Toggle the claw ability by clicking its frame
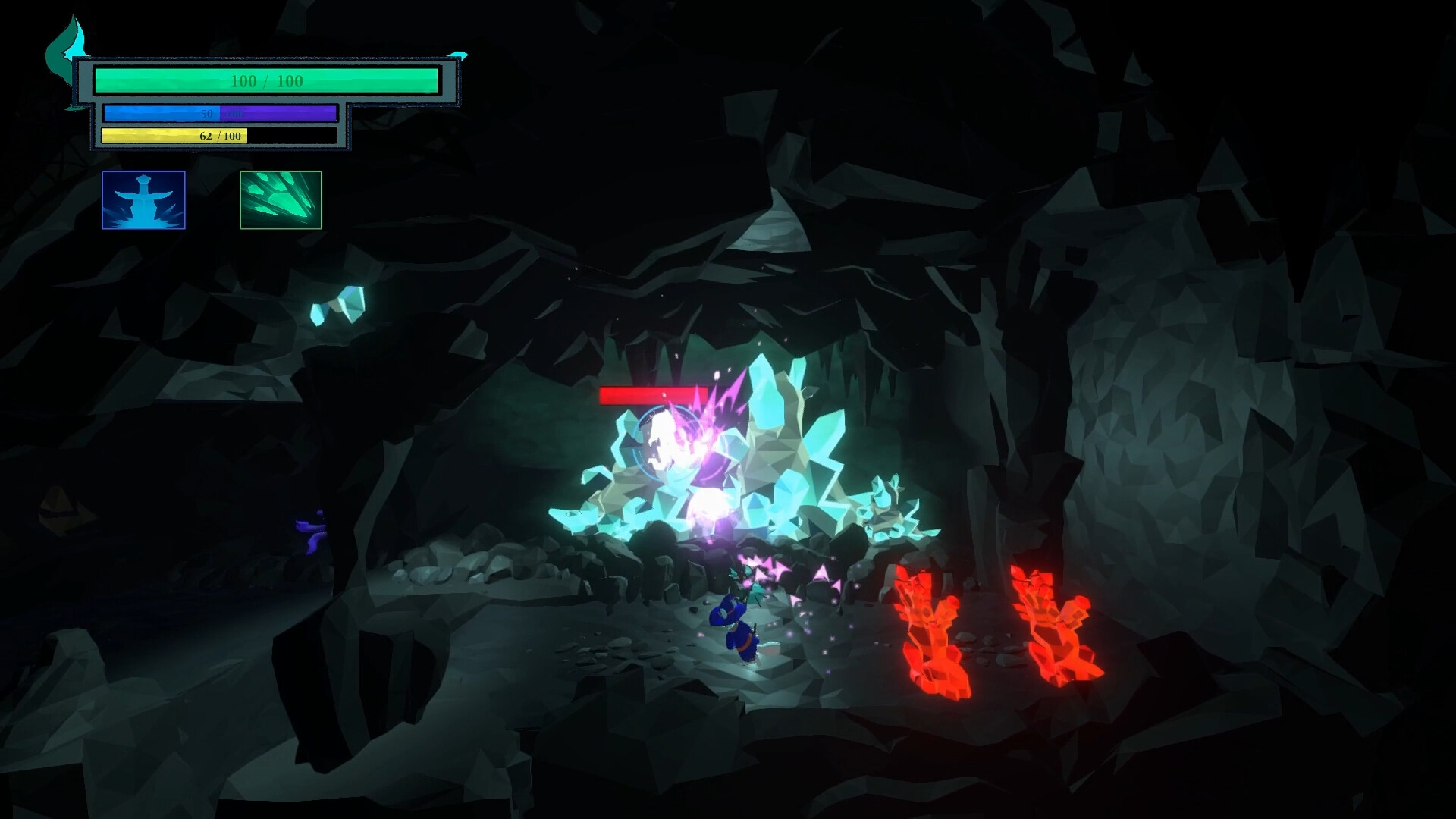The image size is (1456, 819). 280,173
